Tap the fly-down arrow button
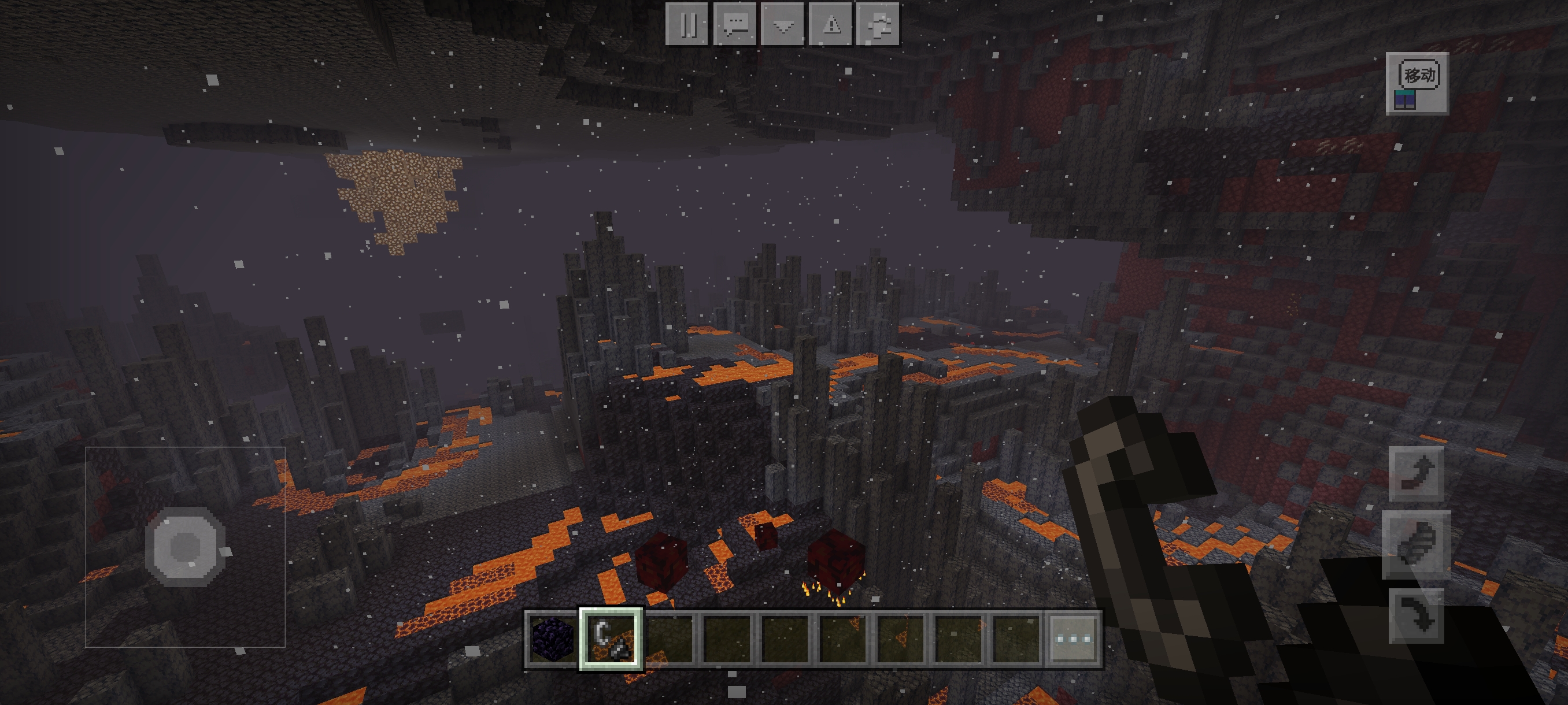The image size is (1568, 705). click(x=1416, y=615)
